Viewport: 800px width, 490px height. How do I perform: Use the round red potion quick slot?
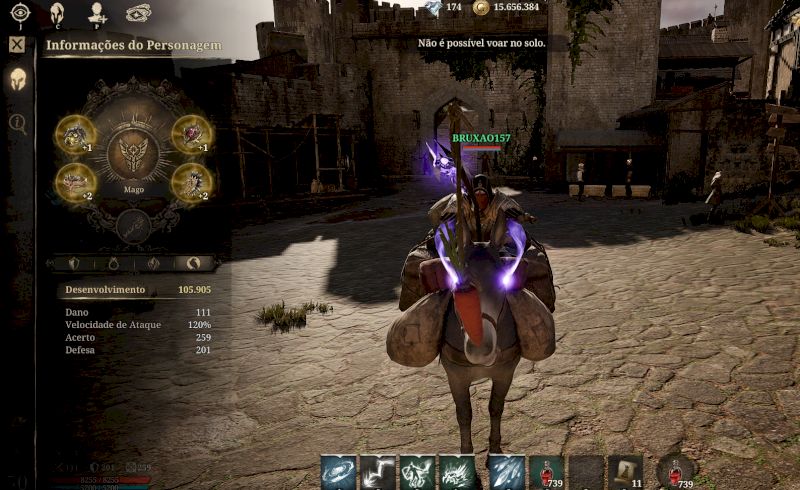tap(676, 470)
